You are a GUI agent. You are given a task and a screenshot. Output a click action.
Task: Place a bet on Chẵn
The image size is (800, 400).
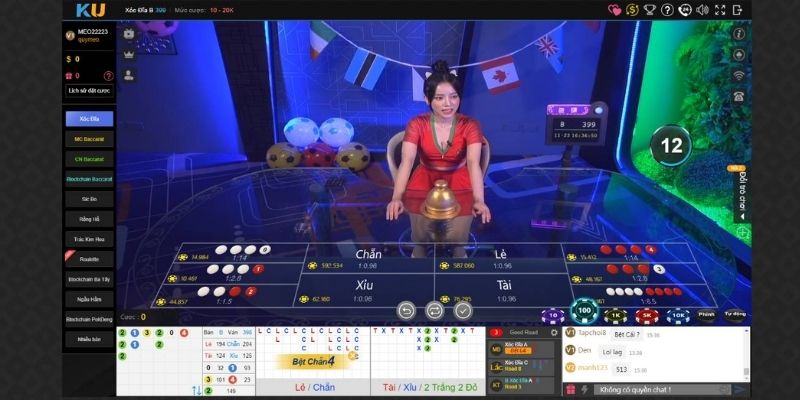(368, 260)
